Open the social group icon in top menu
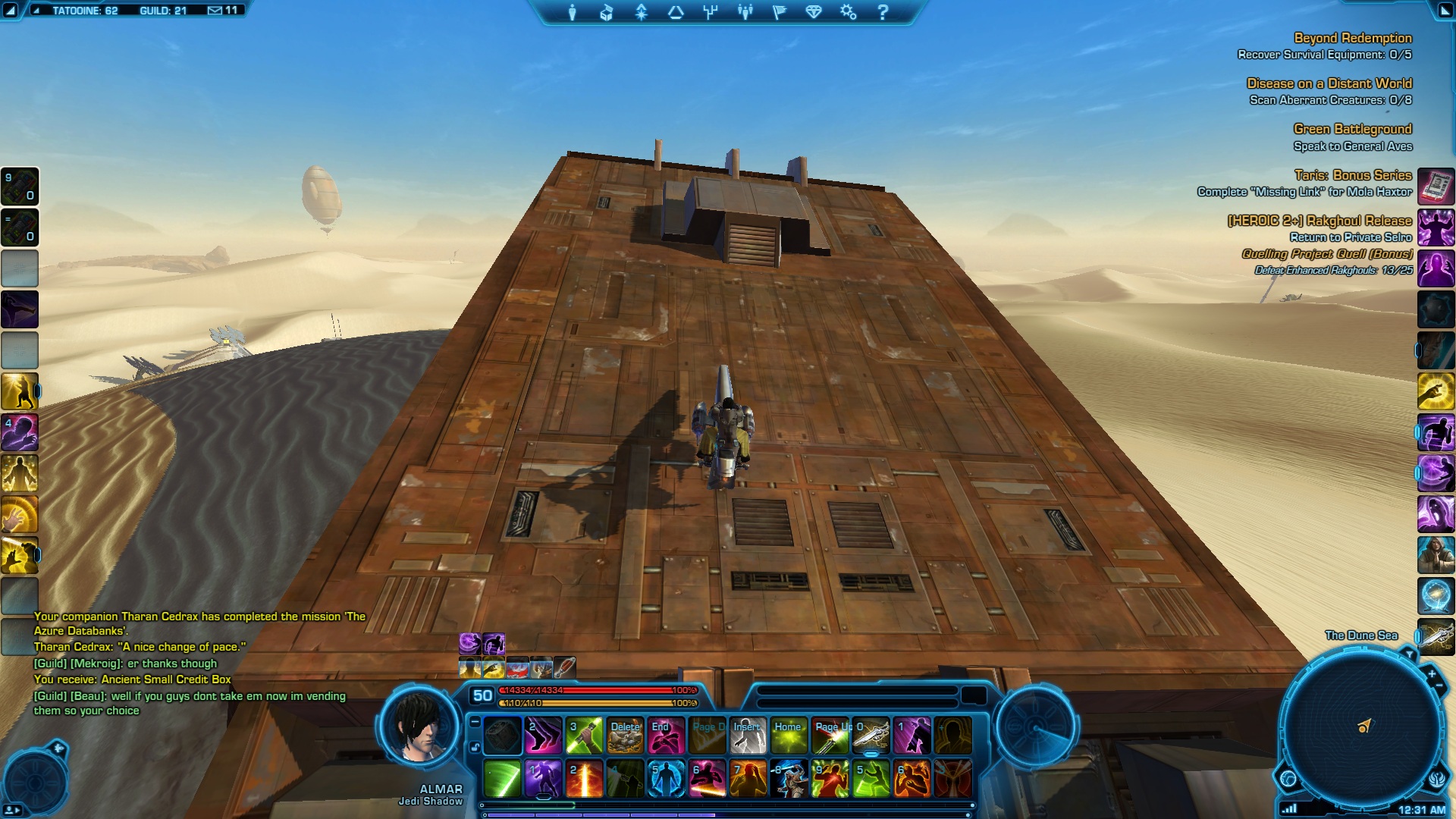The width and height of the screenshot is (1456, 819). click(745, 12)
